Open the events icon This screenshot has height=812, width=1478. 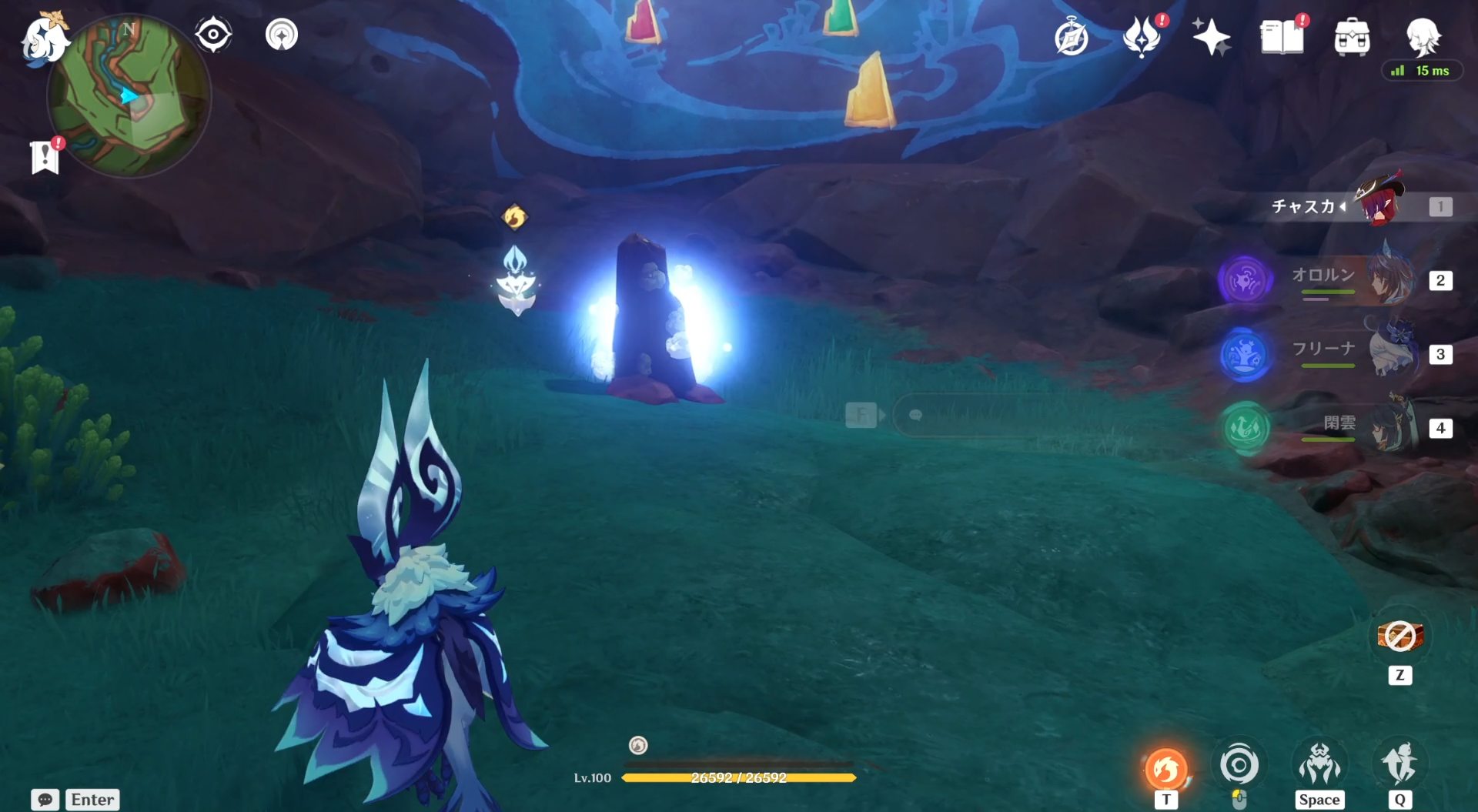tap(1142, 37)
